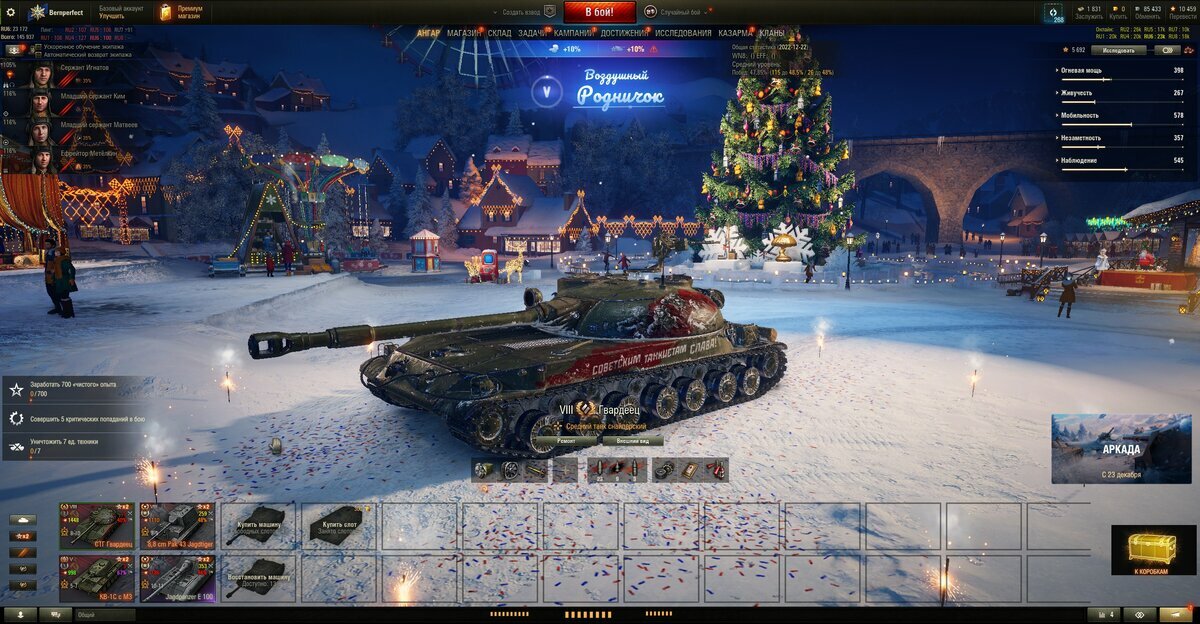Click the "Исследовать" research button

(1118, 49)
